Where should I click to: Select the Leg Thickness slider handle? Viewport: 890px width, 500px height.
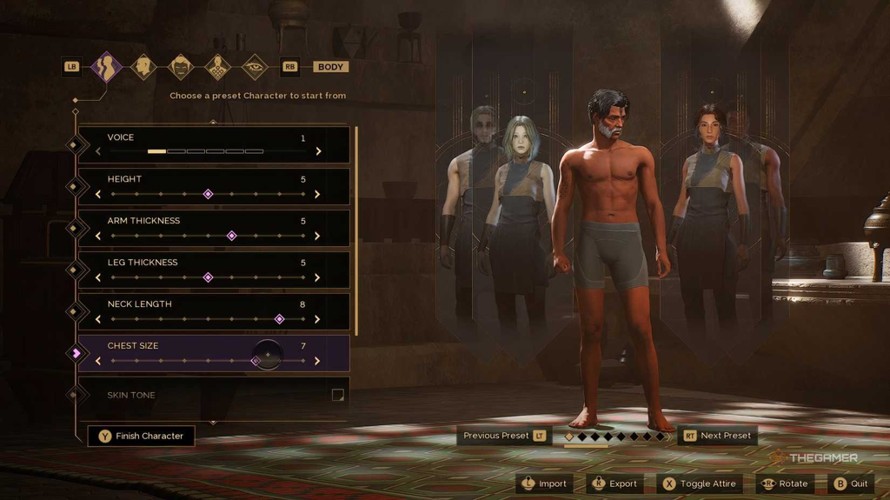pos(208,278)
